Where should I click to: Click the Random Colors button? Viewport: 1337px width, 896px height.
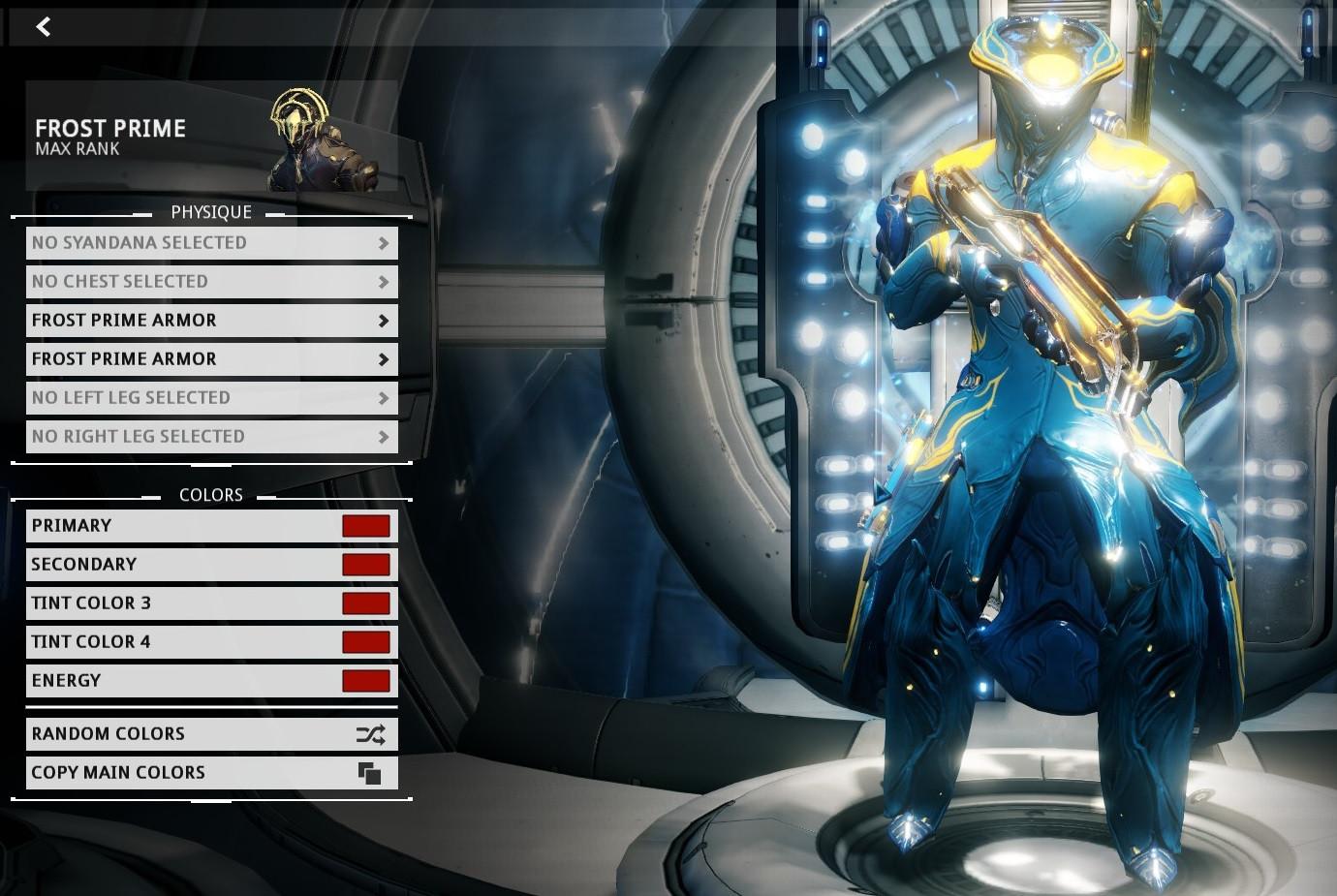[211, 734]
